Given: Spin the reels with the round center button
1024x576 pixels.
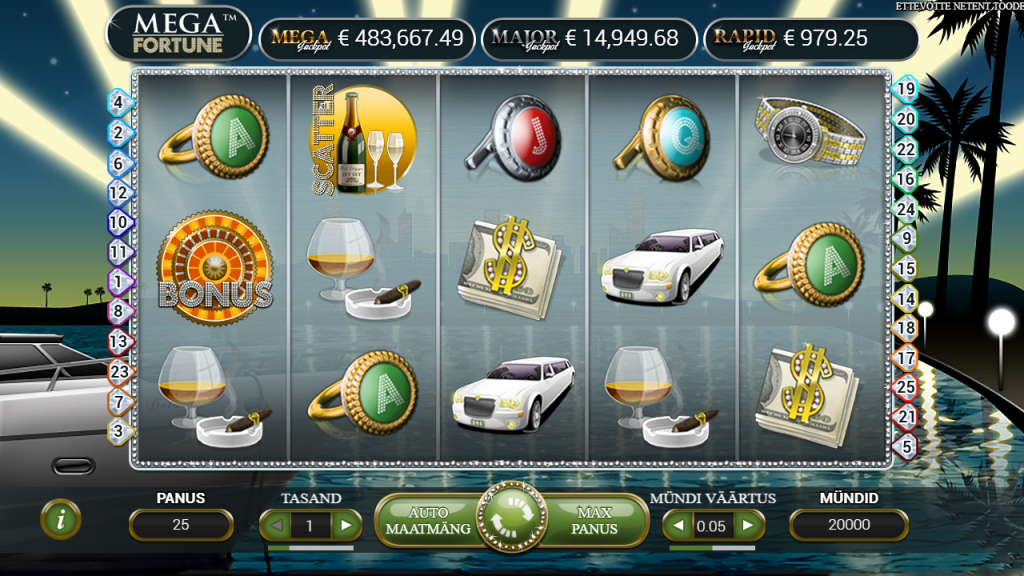Looking at the screenshot, I should click(511, 520).
